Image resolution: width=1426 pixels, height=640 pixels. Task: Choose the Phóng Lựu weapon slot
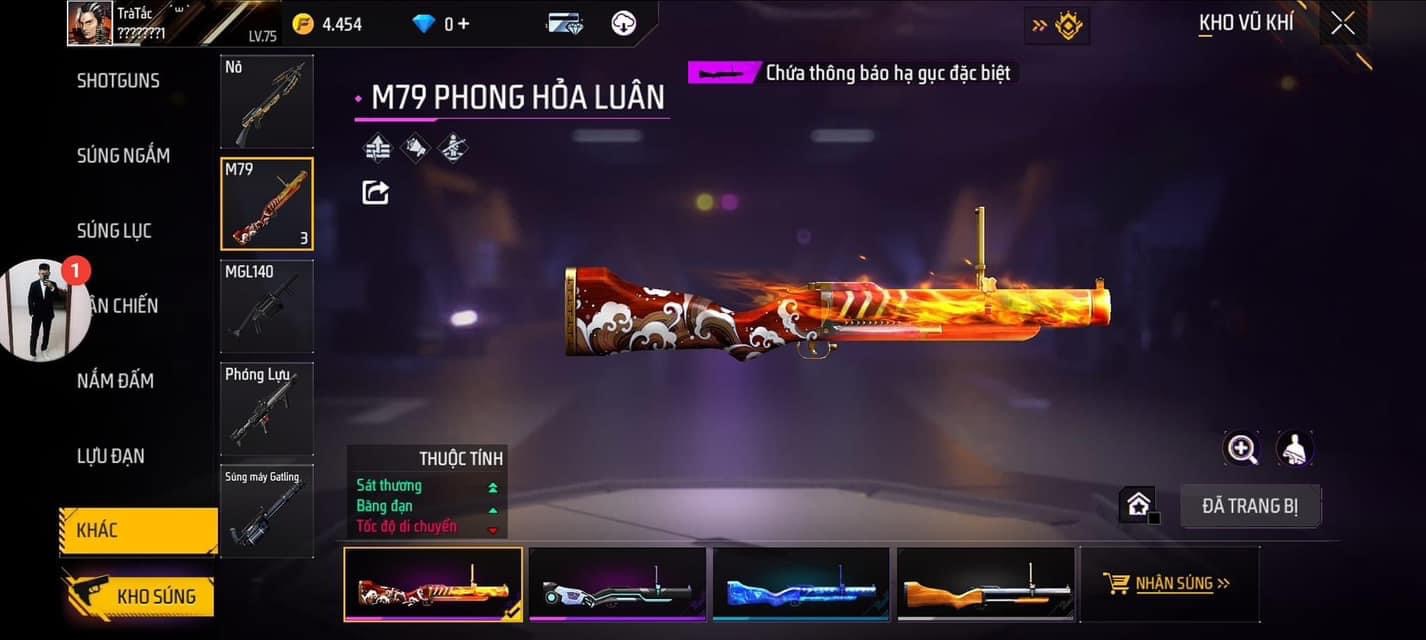[267, 408]
